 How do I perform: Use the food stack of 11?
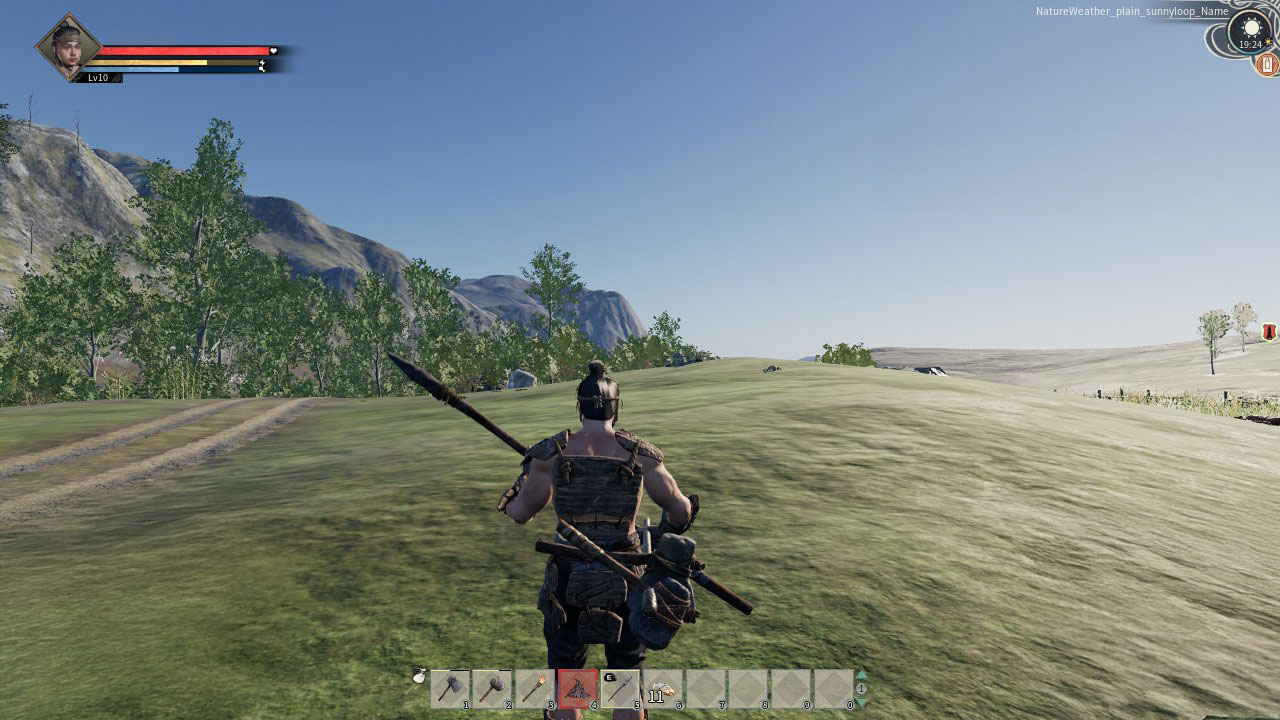click(x=662, y=688)
